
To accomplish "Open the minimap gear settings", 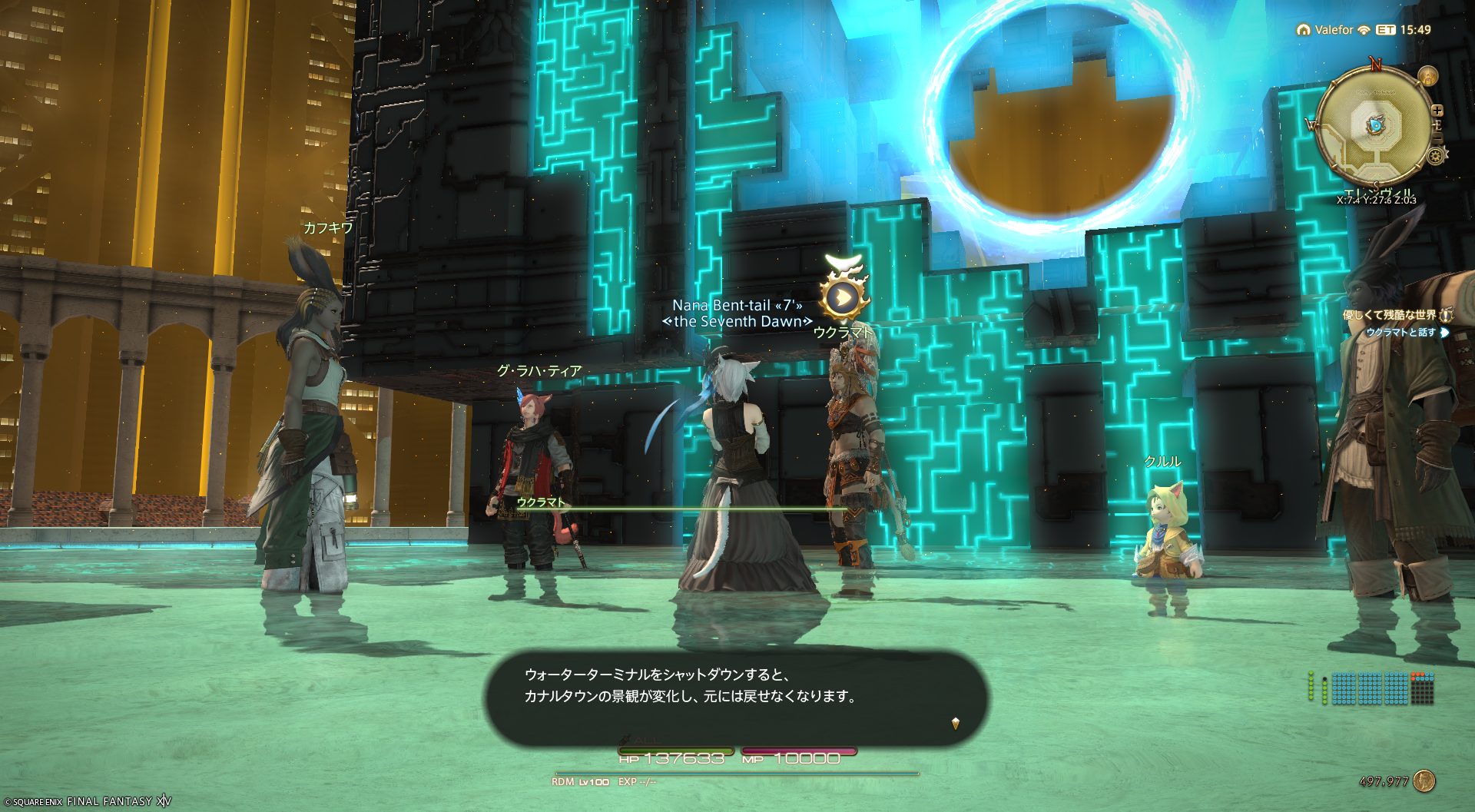I will pos(1434,157).
